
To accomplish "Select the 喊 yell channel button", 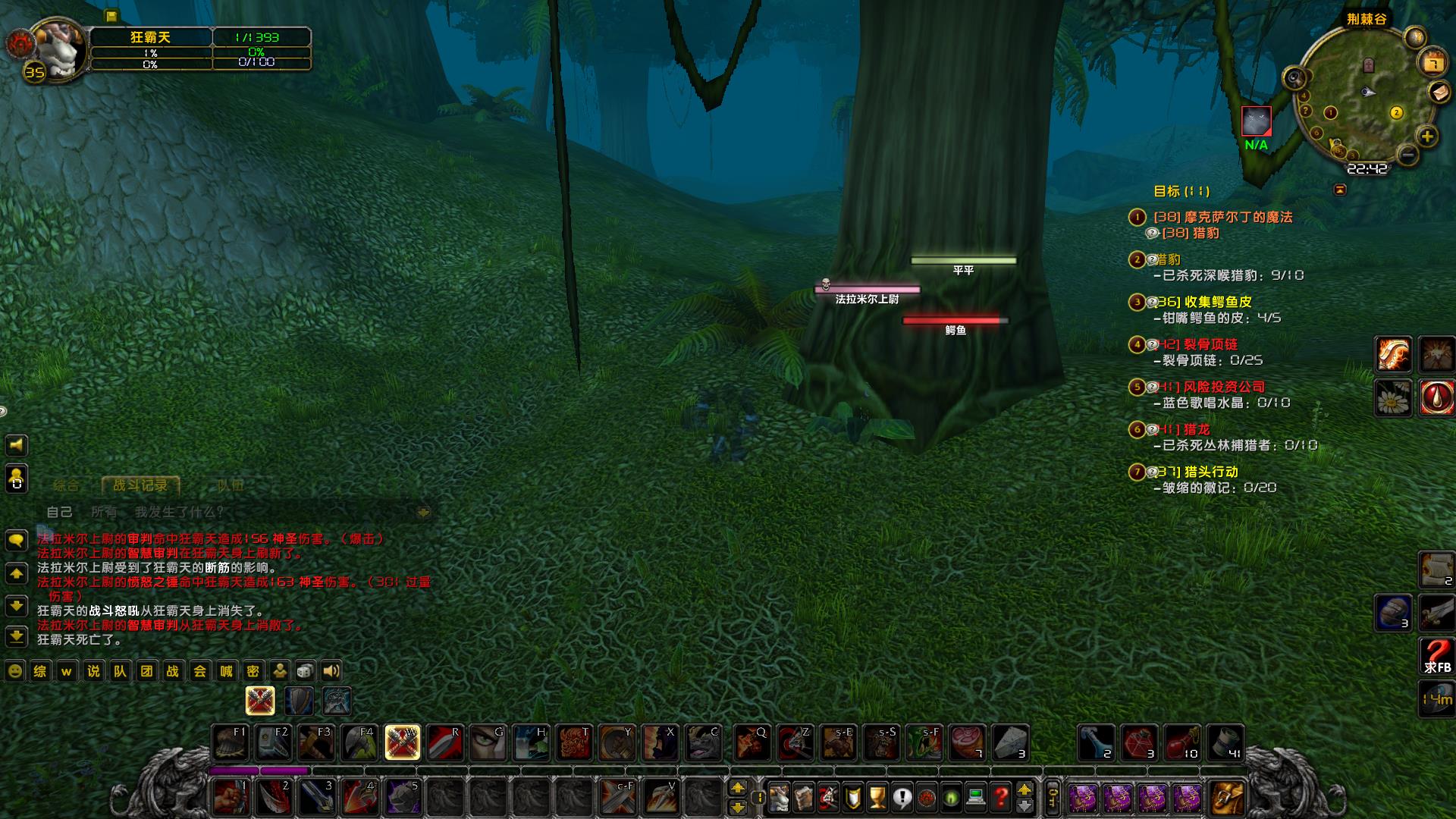I will tap(226, 671).
